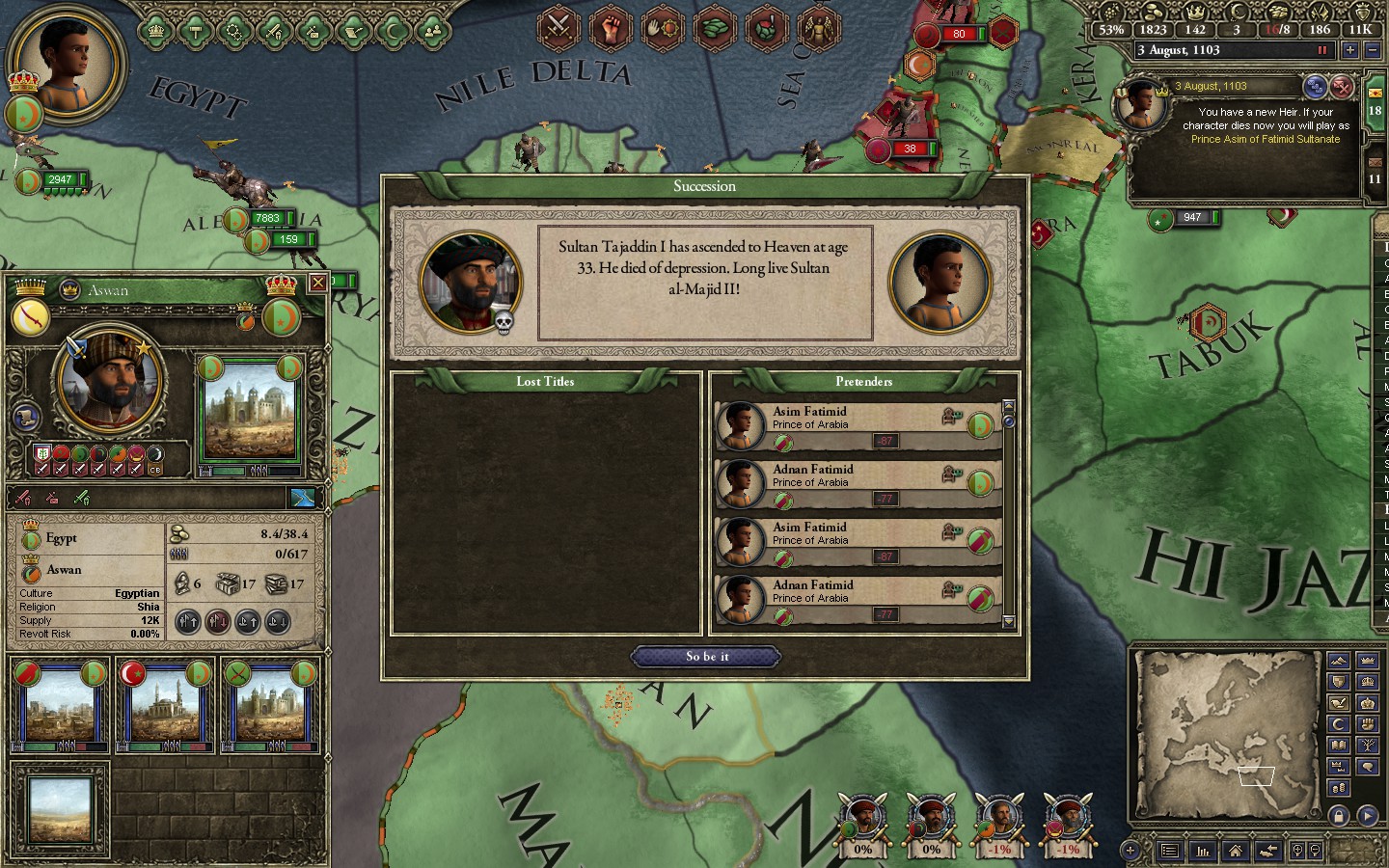Toggle the river map view in province panel
The width and height of the screenshot is (1389, 868).
click(x=303, y=498)
